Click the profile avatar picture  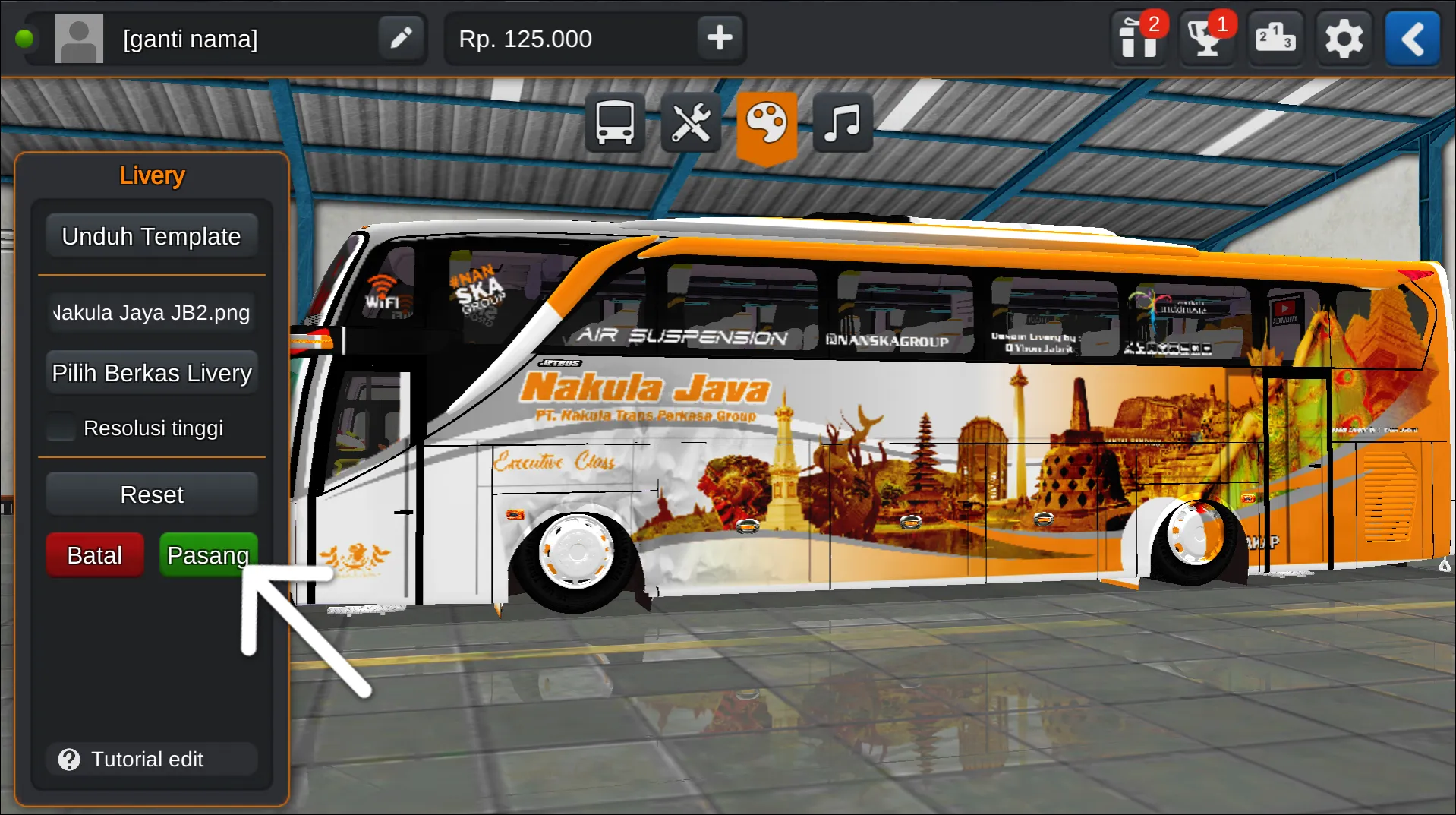pos(78,38)
